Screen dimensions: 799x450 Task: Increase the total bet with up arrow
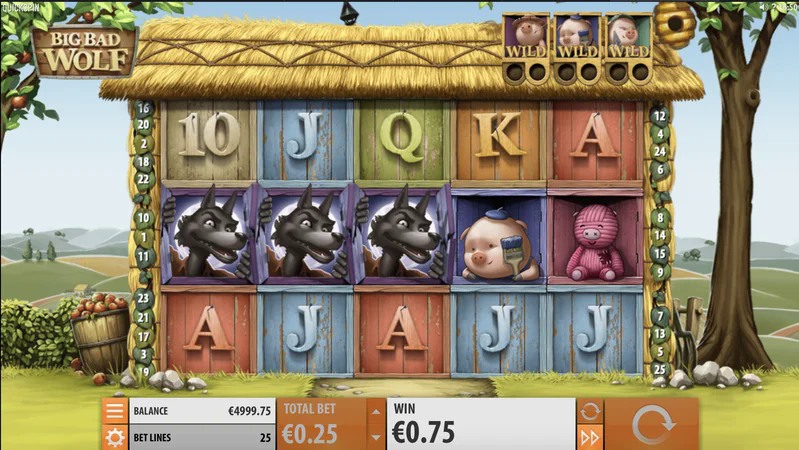(376, 411)
